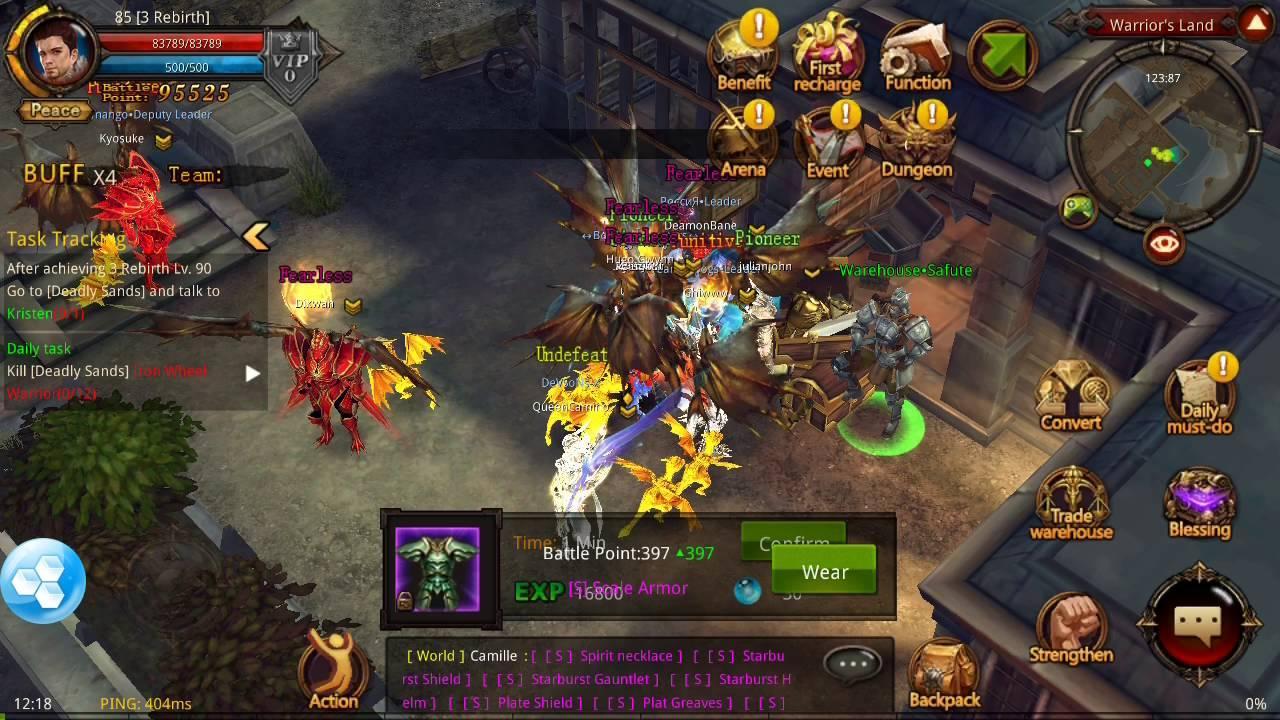Expand the chevron under Kyosuke
This screenshot has height=720, width=1280.
[x=163, y=141]
